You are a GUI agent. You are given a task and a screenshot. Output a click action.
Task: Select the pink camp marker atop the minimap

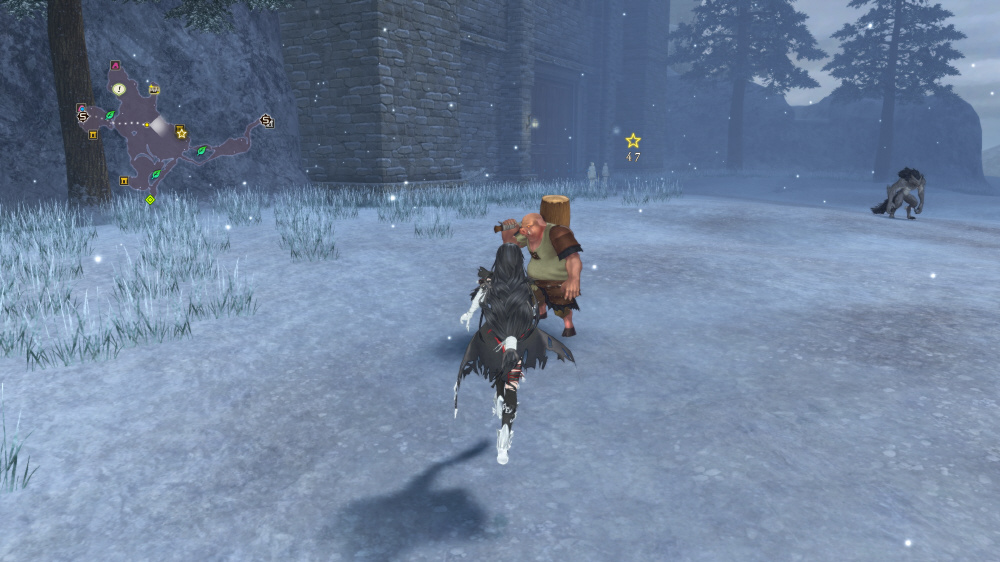116,66
